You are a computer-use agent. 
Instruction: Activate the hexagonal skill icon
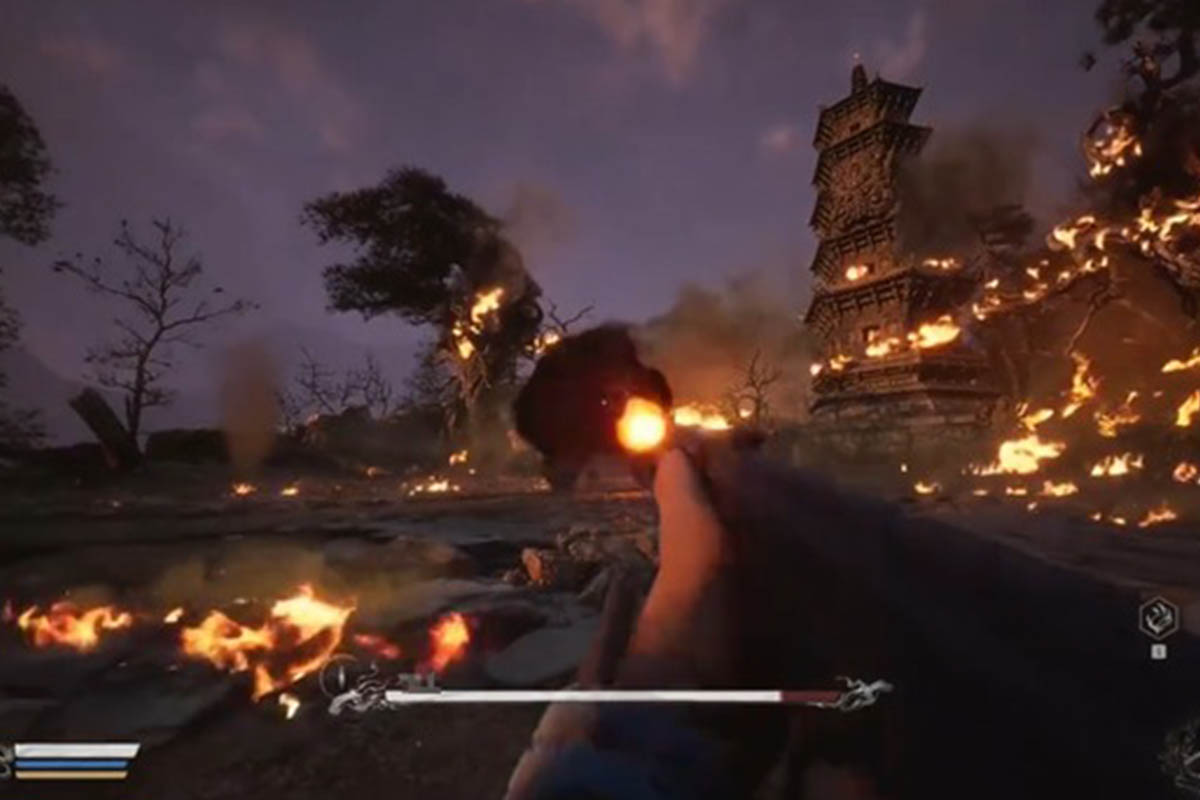1158,618
